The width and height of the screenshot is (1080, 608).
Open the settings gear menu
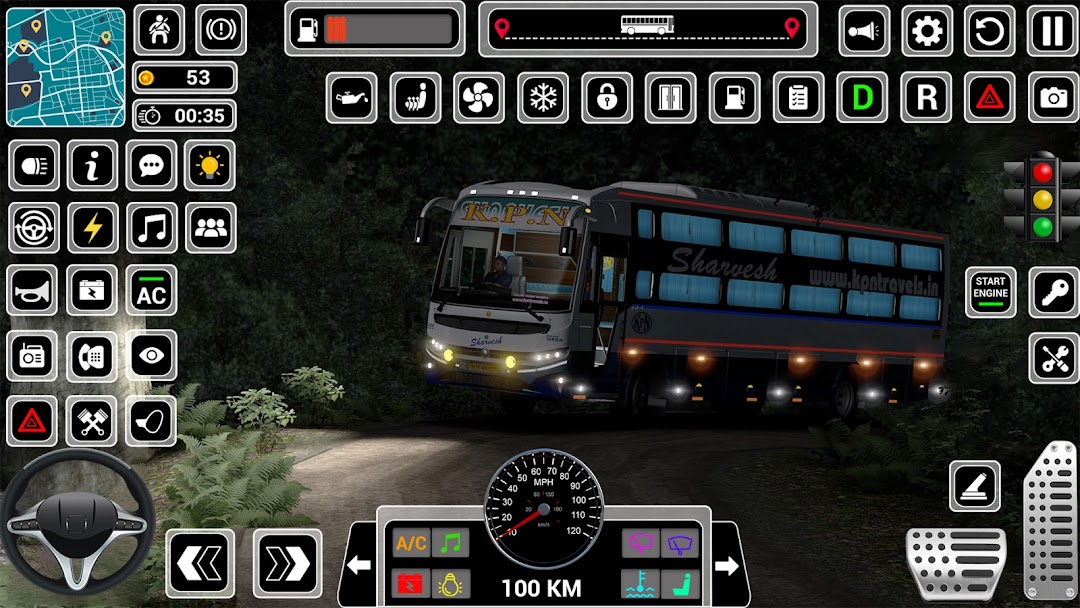(927, 31)
